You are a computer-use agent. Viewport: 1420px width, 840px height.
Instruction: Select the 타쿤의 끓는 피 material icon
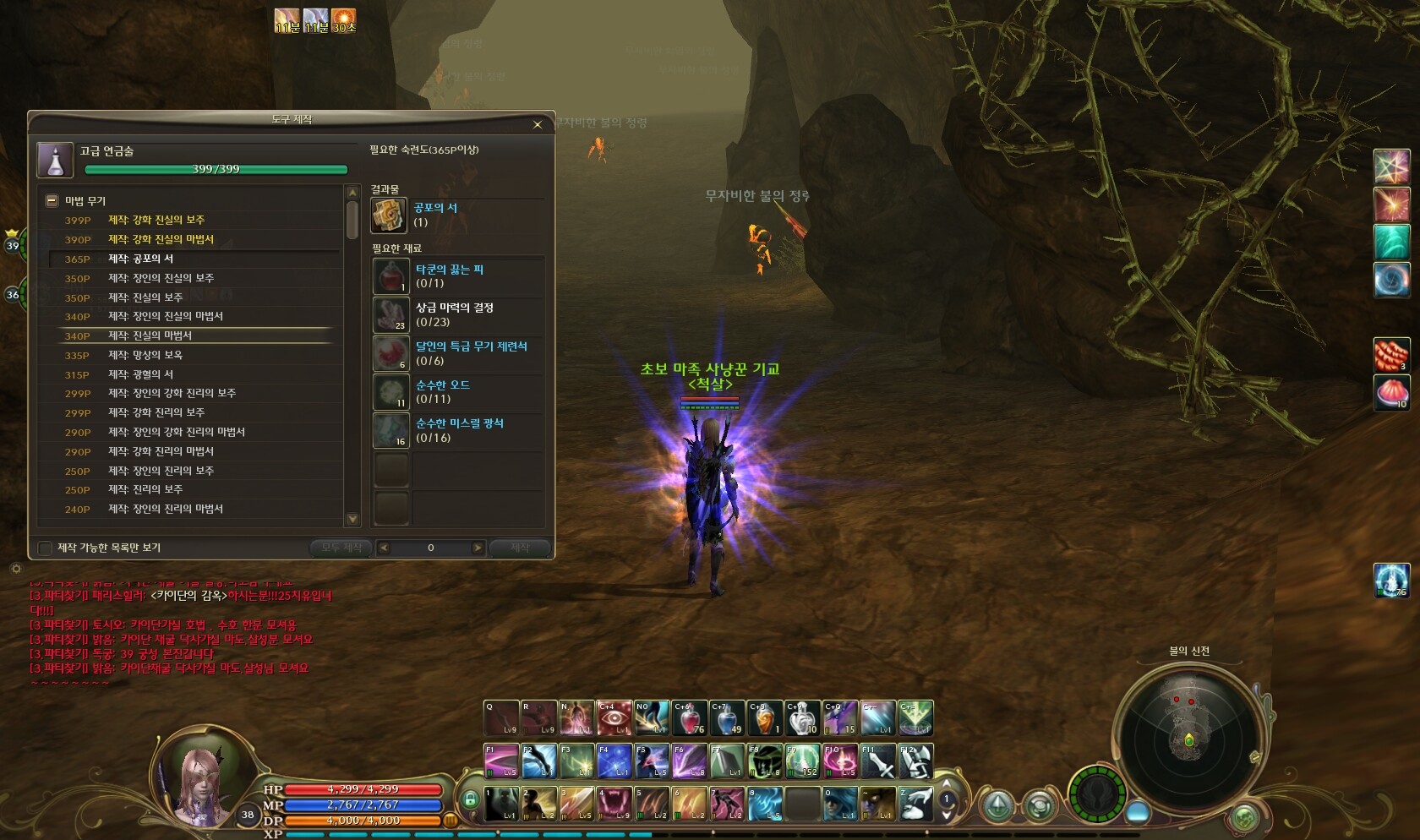pos(390,276)
